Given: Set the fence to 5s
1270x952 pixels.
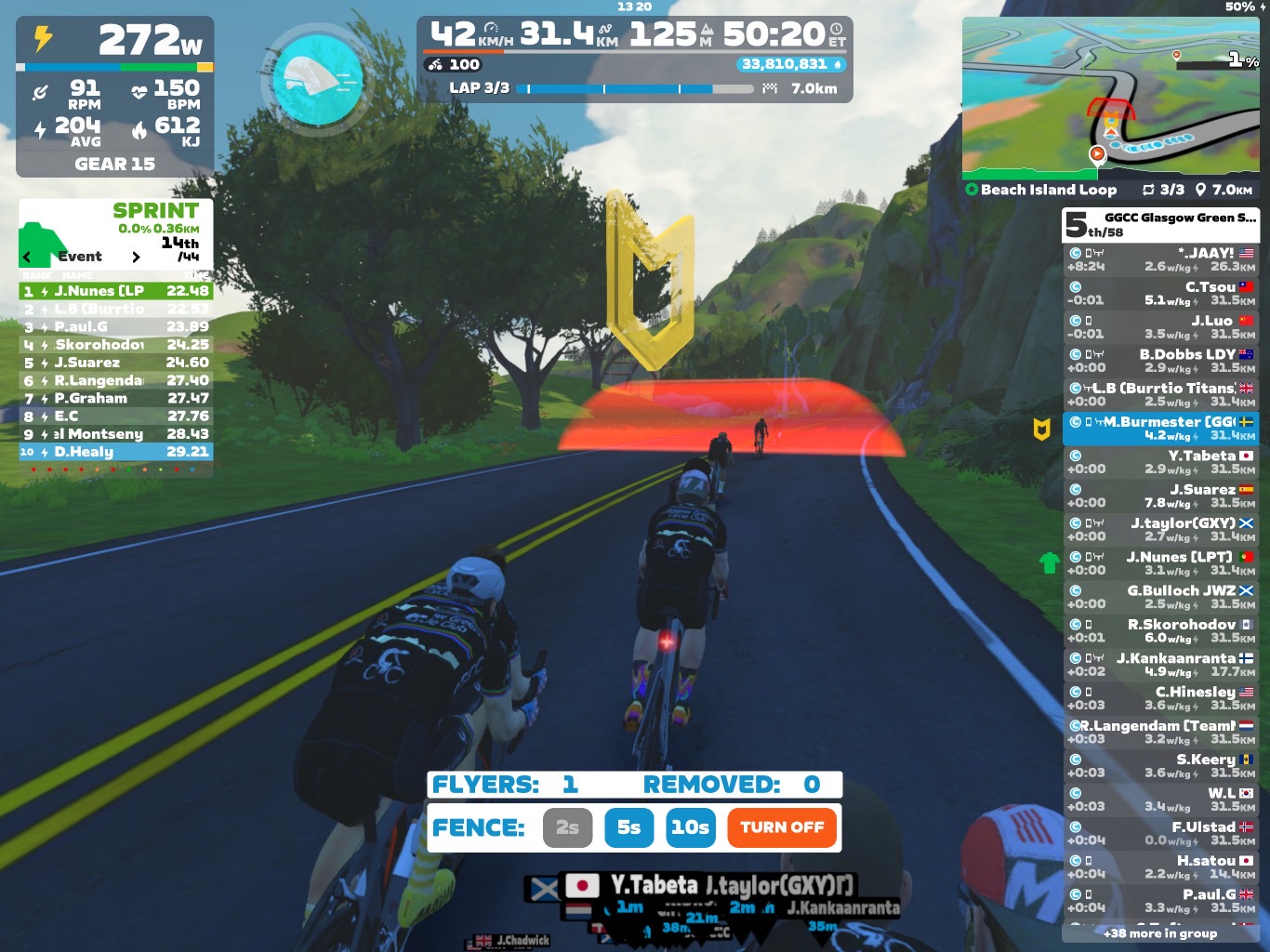Looking at the screenshot, I should (x=628, y=827).
